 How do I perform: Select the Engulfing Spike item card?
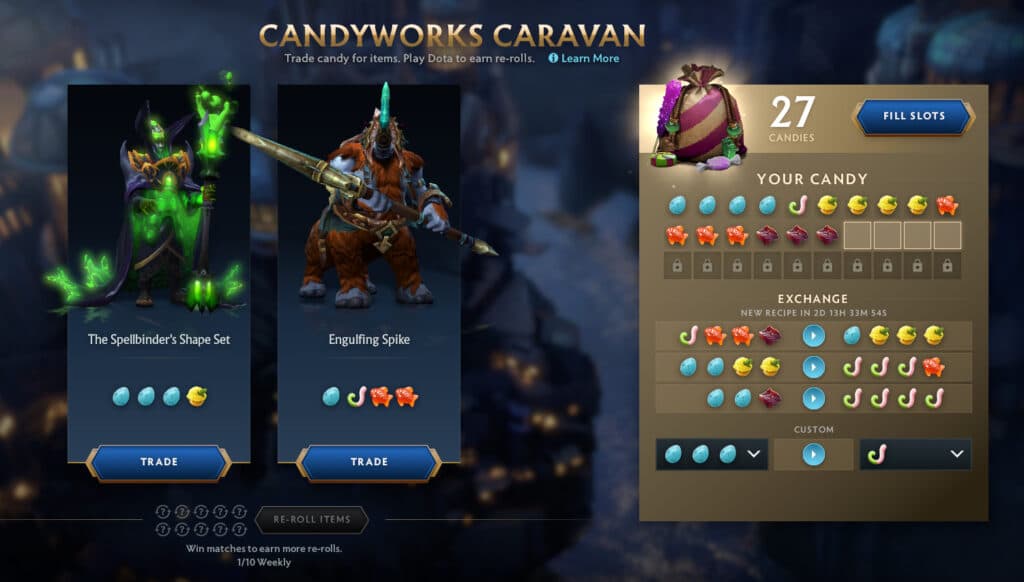[369, 260]
